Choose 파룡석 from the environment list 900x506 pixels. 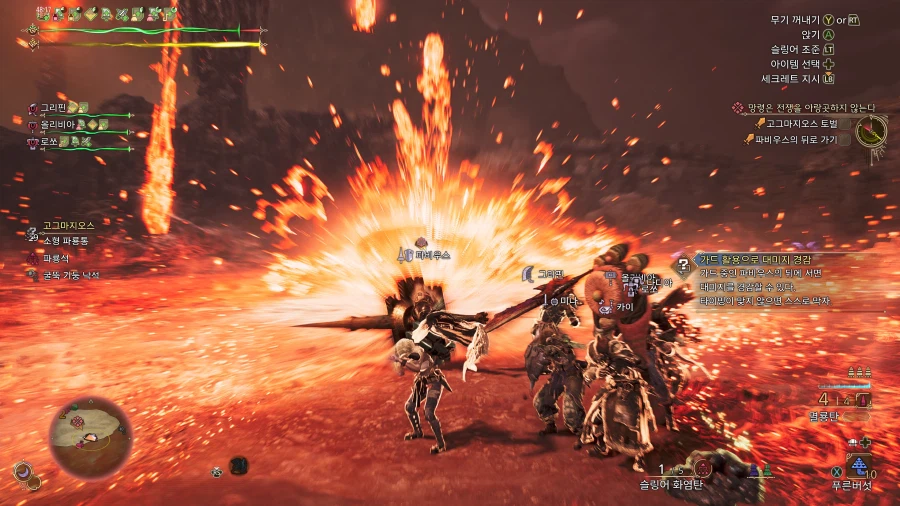tap(56, 258)
